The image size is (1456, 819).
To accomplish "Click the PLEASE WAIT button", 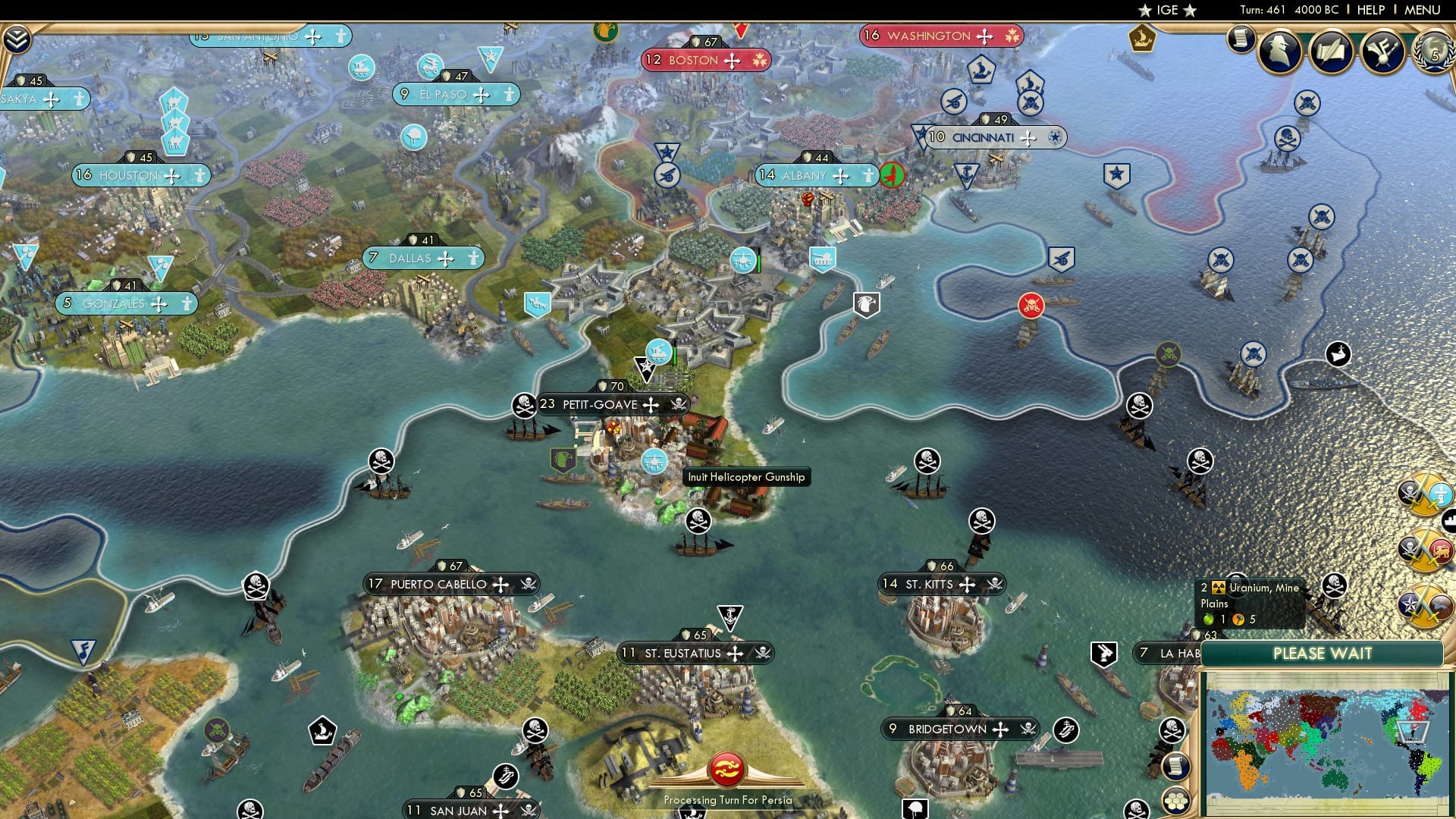I will pos(1323,653).
